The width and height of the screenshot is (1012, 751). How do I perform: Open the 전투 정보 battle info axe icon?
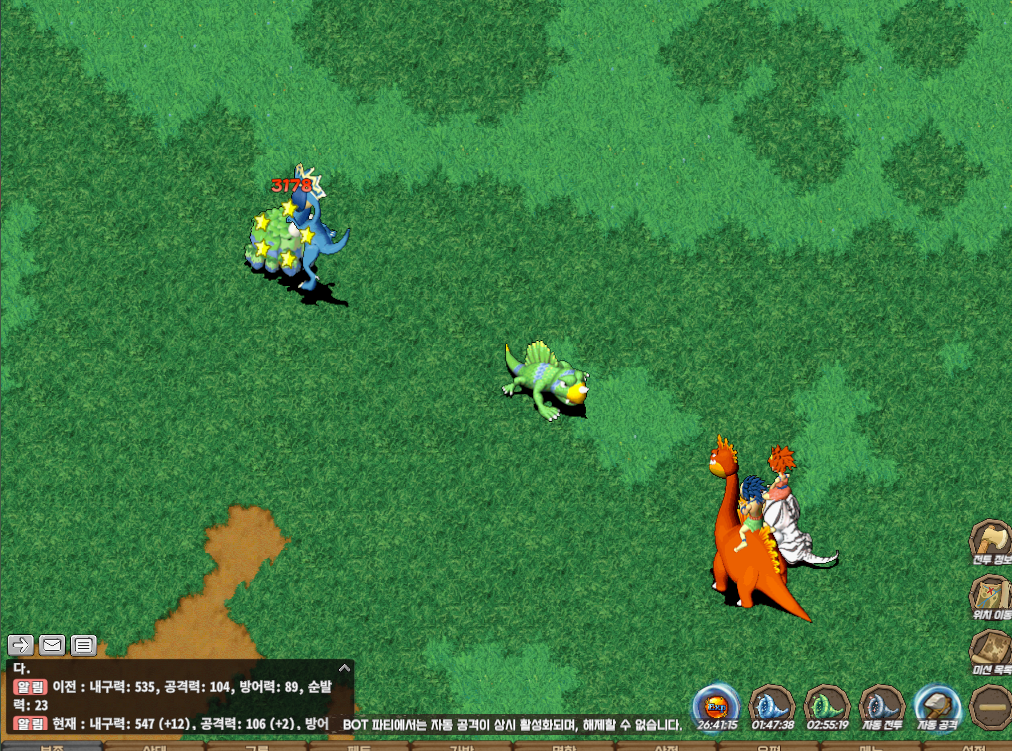coord(991,540)
